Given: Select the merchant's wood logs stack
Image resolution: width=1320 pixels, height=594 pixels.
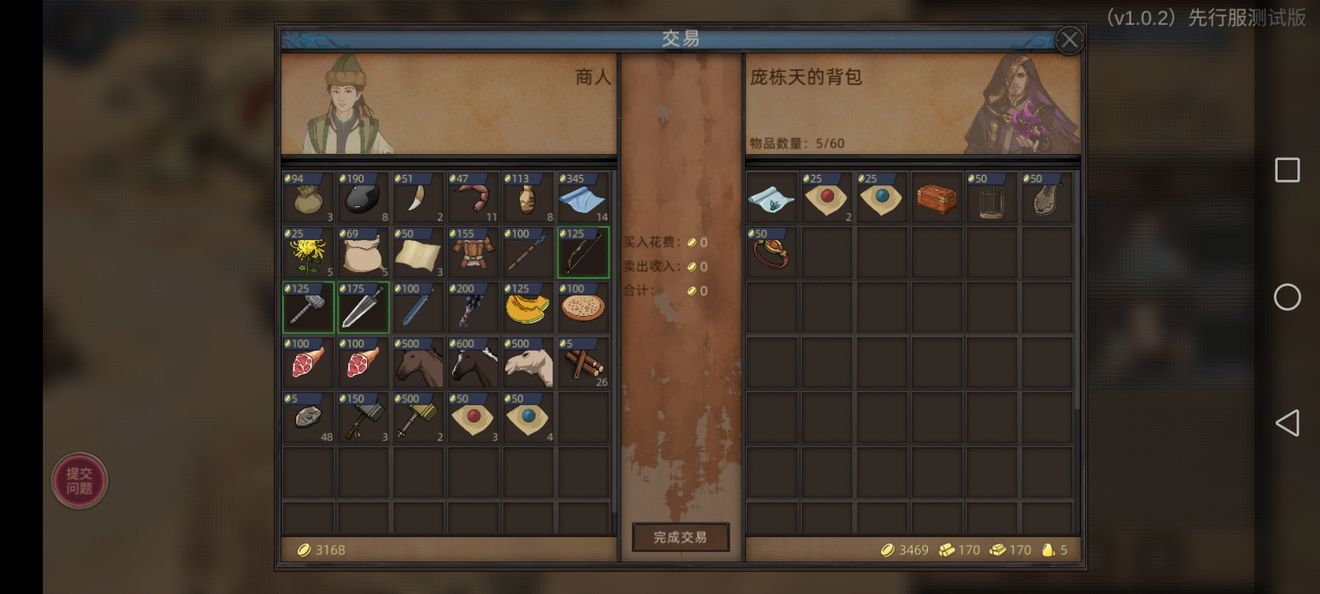Looking at the screenshot, I should coord(583,363).
